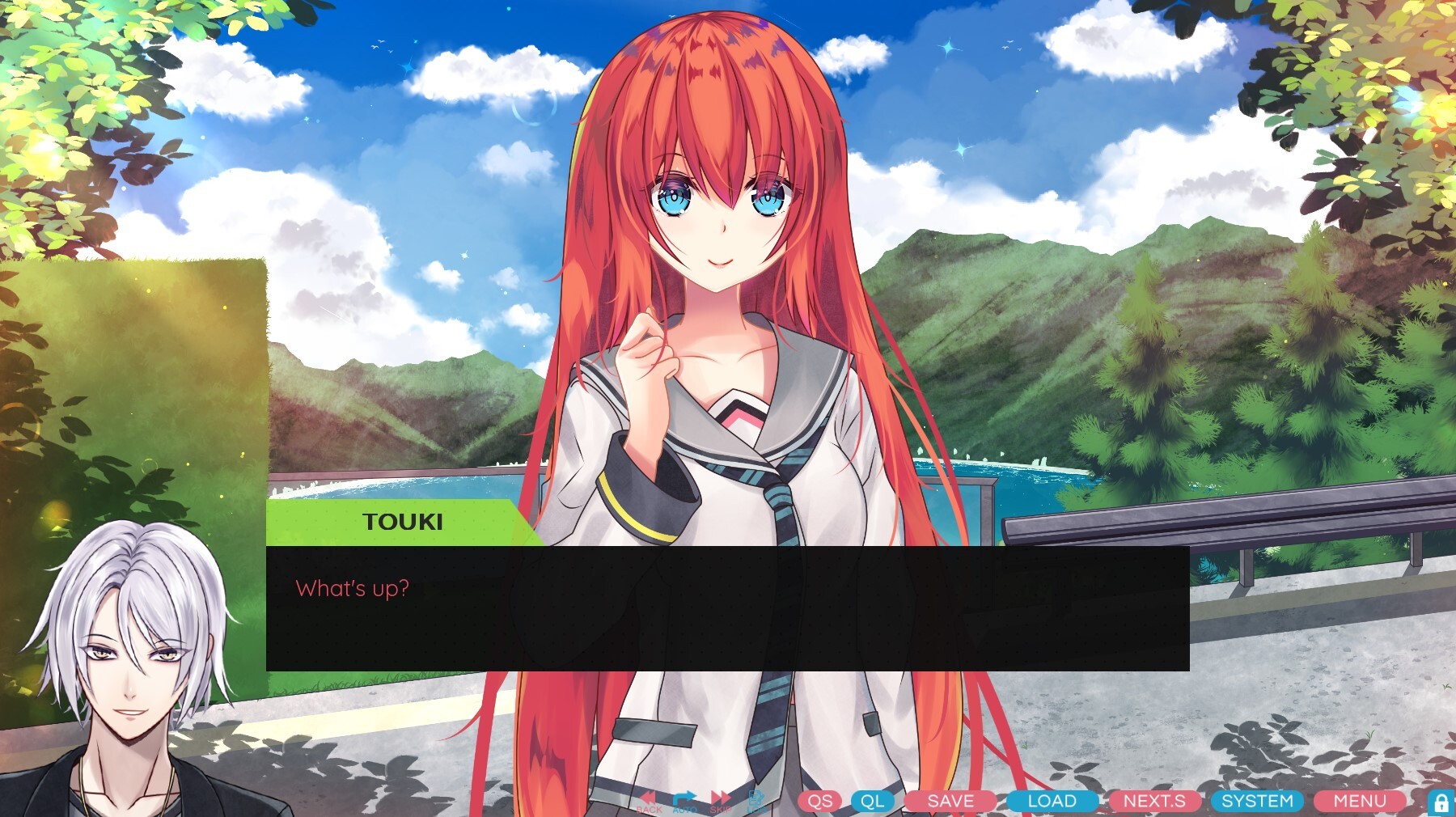Enable Auto mode for dialogue advancement

tap(684, 798)
